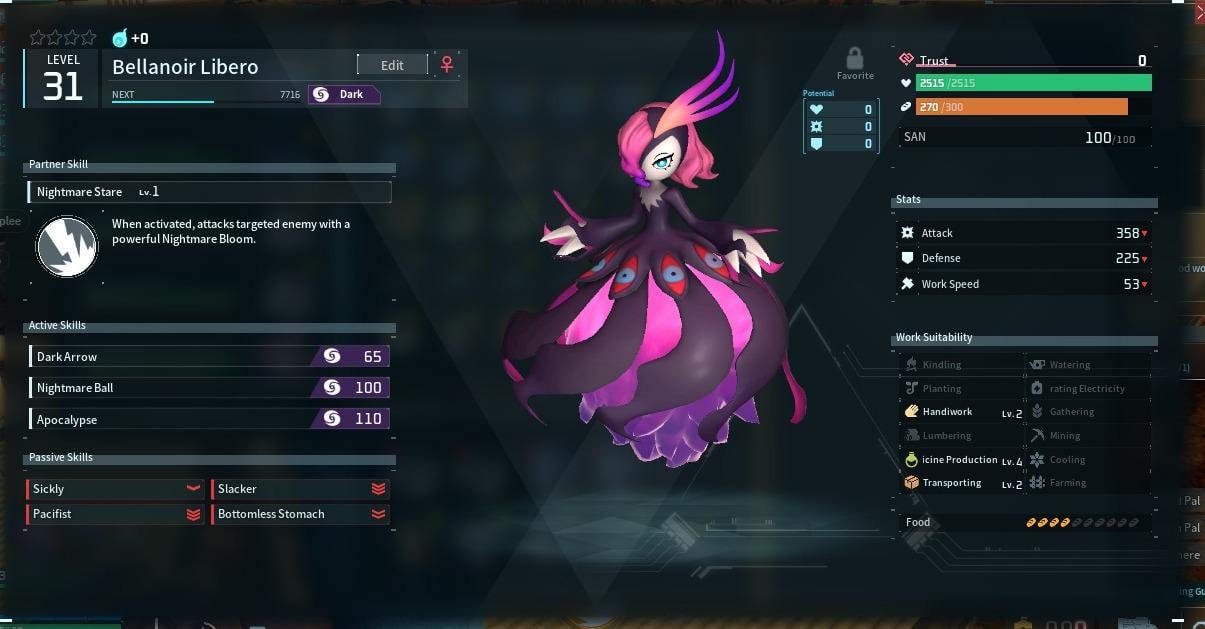The image size is (1205, 629).
Task: Toggle the Favorite lock icon
Action: (854, 59)
